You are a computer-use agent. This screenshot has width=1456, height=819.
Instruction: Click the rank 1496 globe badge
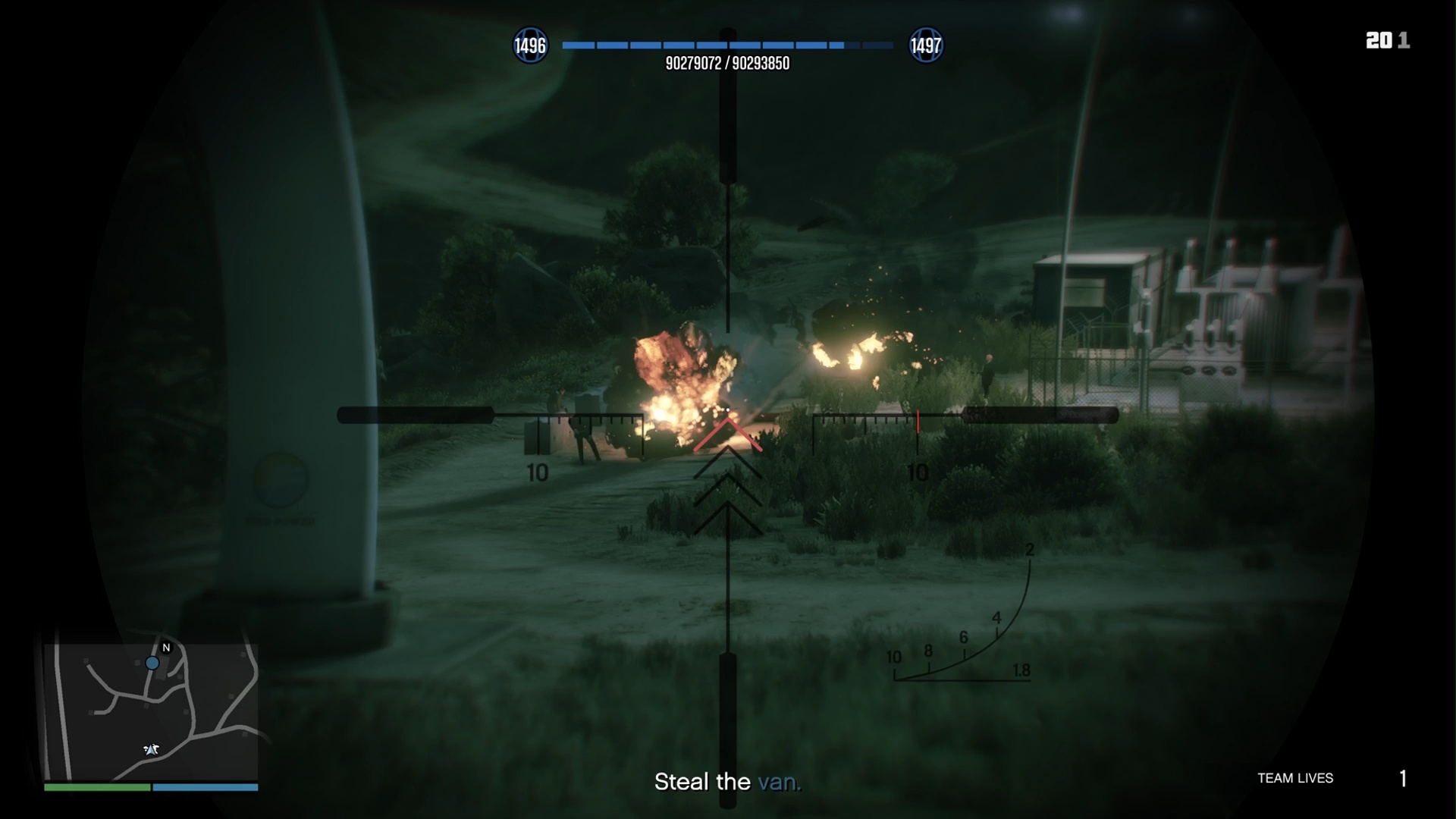click(530, 45)
